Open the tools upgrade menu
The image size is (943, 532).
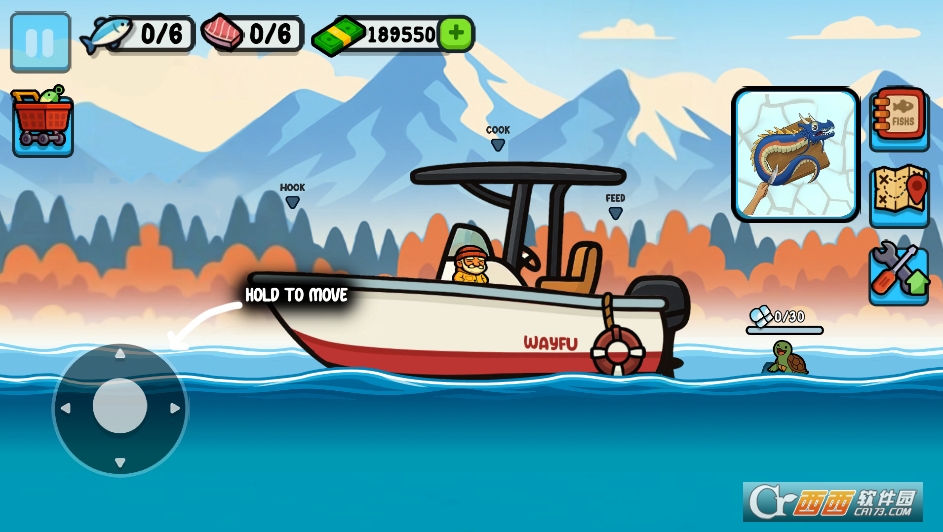click(898, 272)
